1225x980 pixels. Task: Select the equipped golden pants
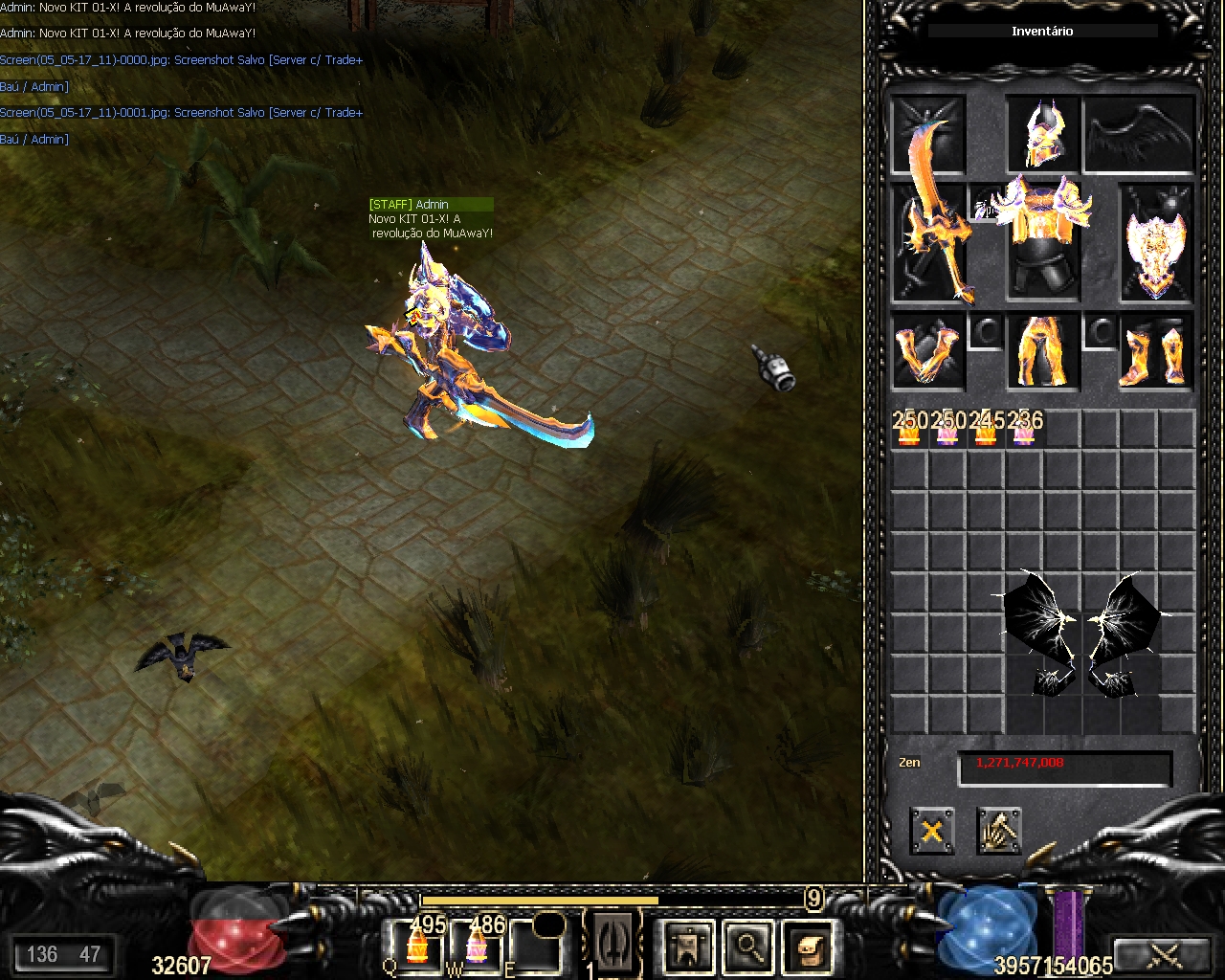point(1042,351)
